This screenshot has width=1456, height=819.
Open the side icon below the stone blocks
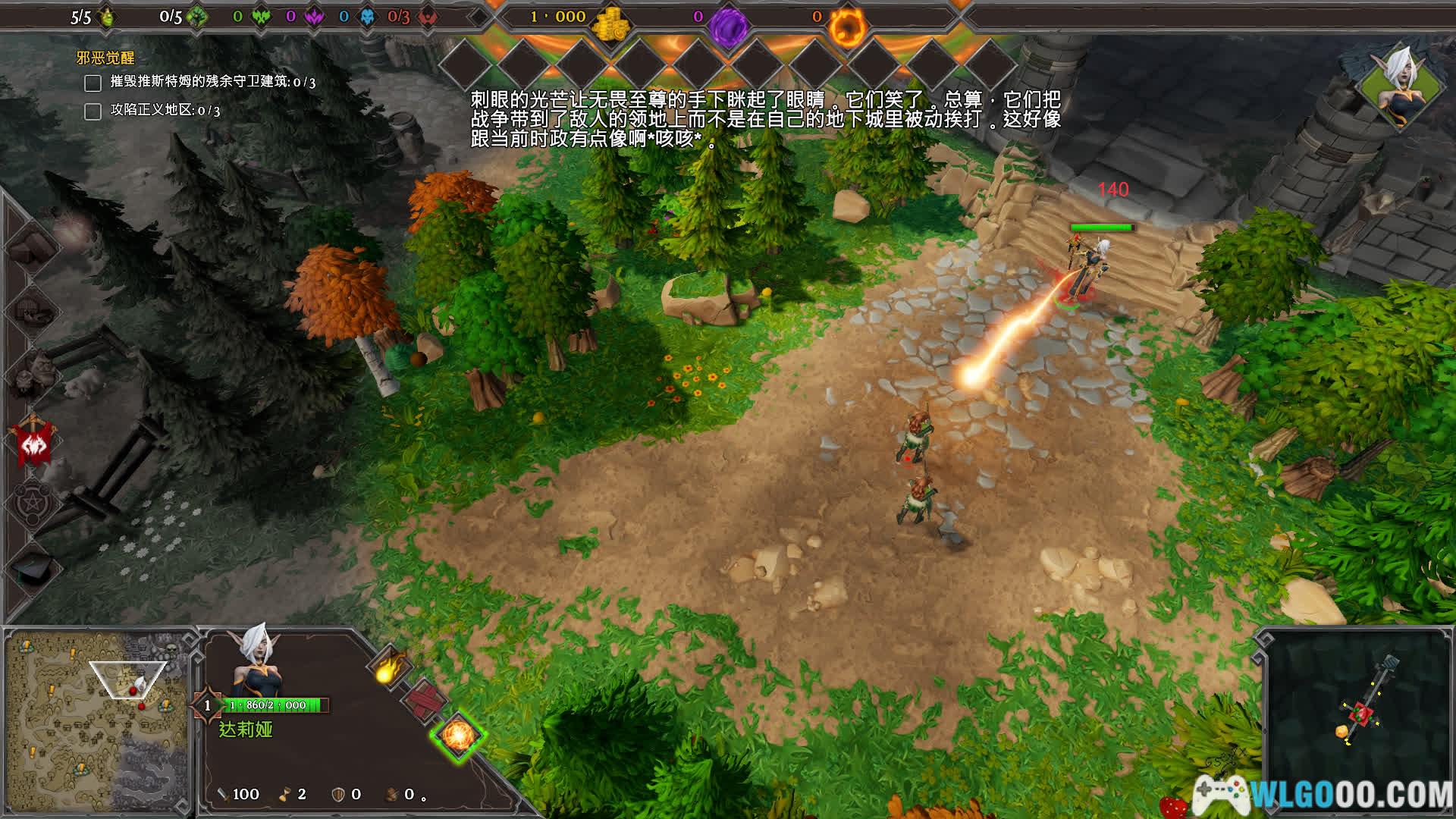(x=32, y=309)
